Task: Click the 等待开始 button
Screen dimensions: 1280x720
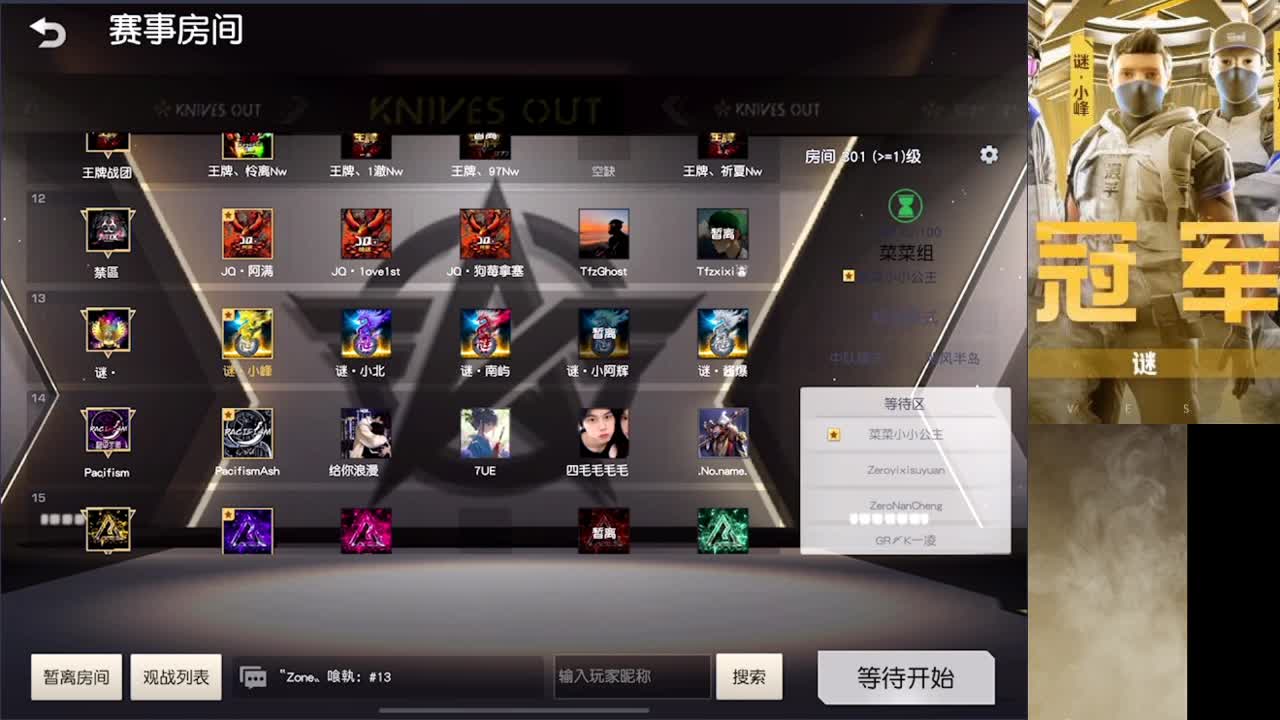Action: point(905,676)
